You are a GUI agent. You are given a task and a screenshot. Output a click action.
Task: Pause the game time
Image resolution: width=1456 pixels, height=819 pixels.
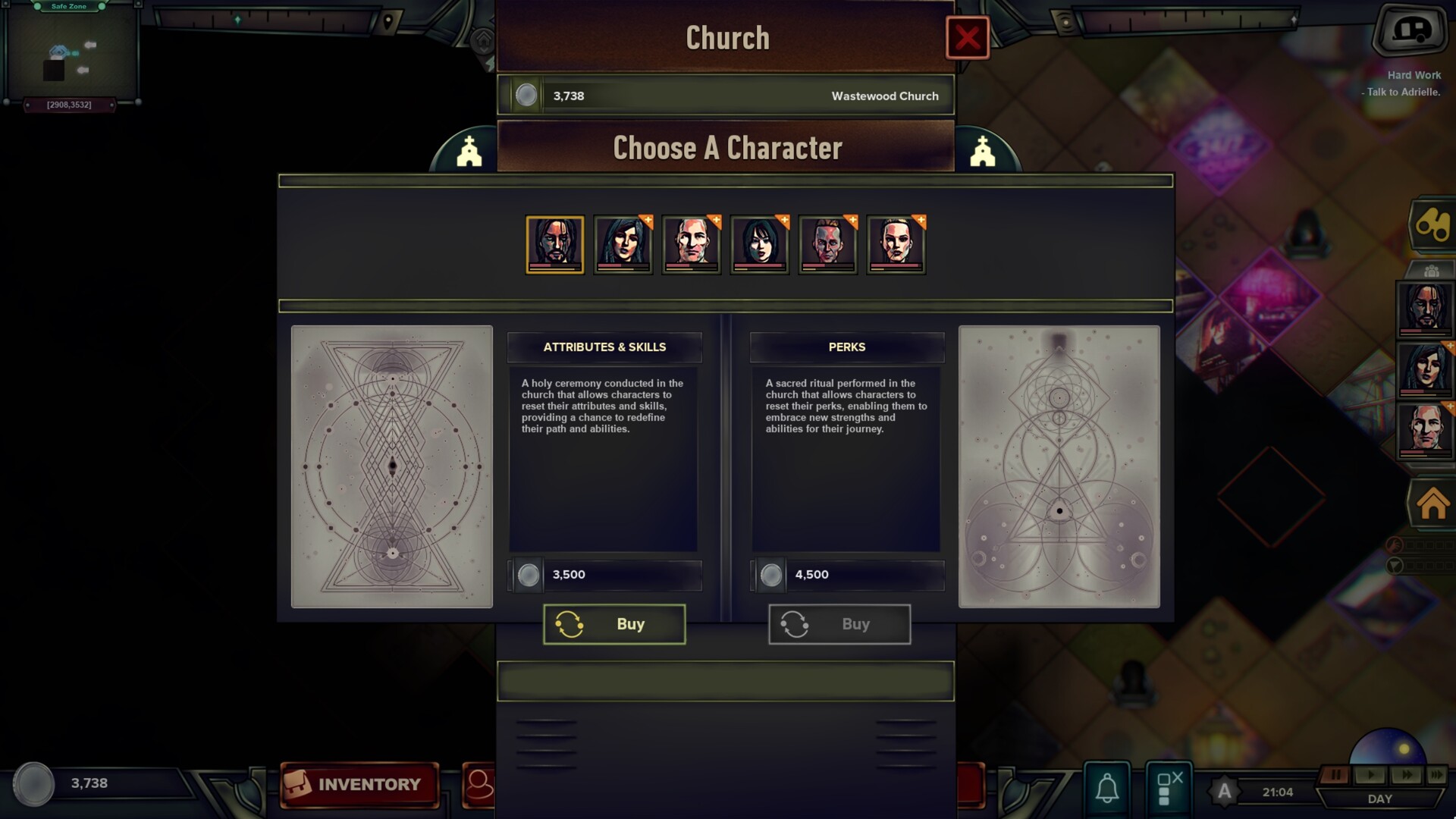pyautogui.click(x=1337, y=773)
